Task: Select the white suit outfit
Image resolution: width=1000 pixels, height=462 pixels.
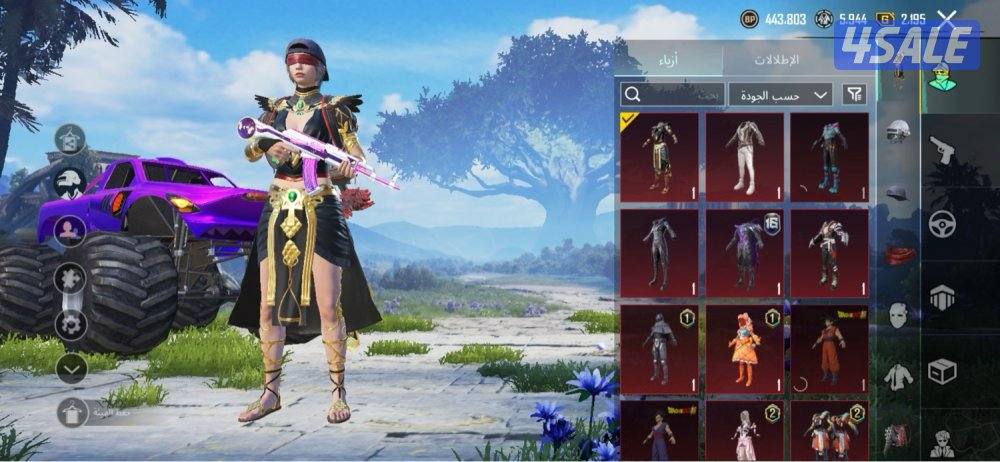Action: 744,155
